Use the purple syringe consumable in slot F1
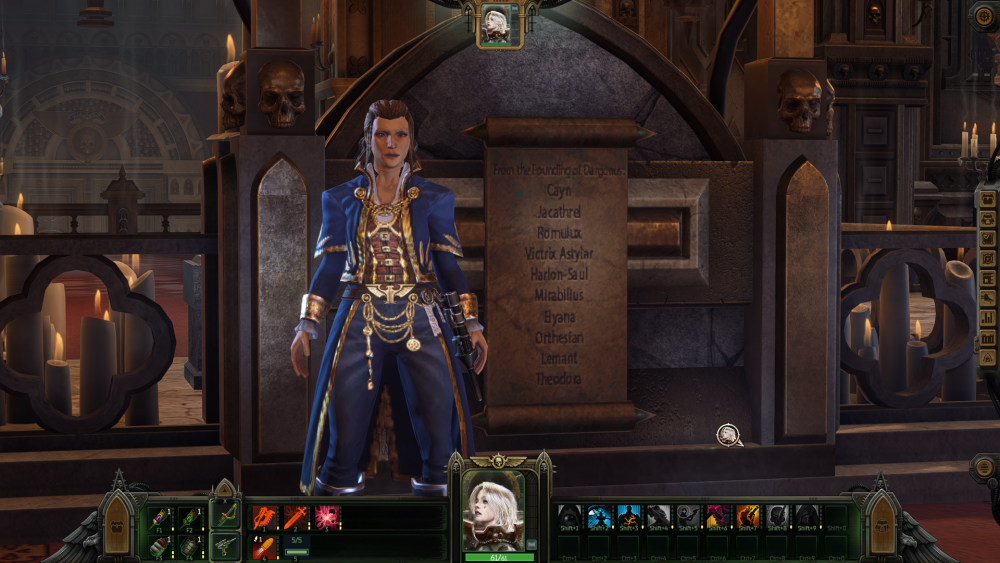The width and height of the screenshot is (1000, 563). point(158,517)
